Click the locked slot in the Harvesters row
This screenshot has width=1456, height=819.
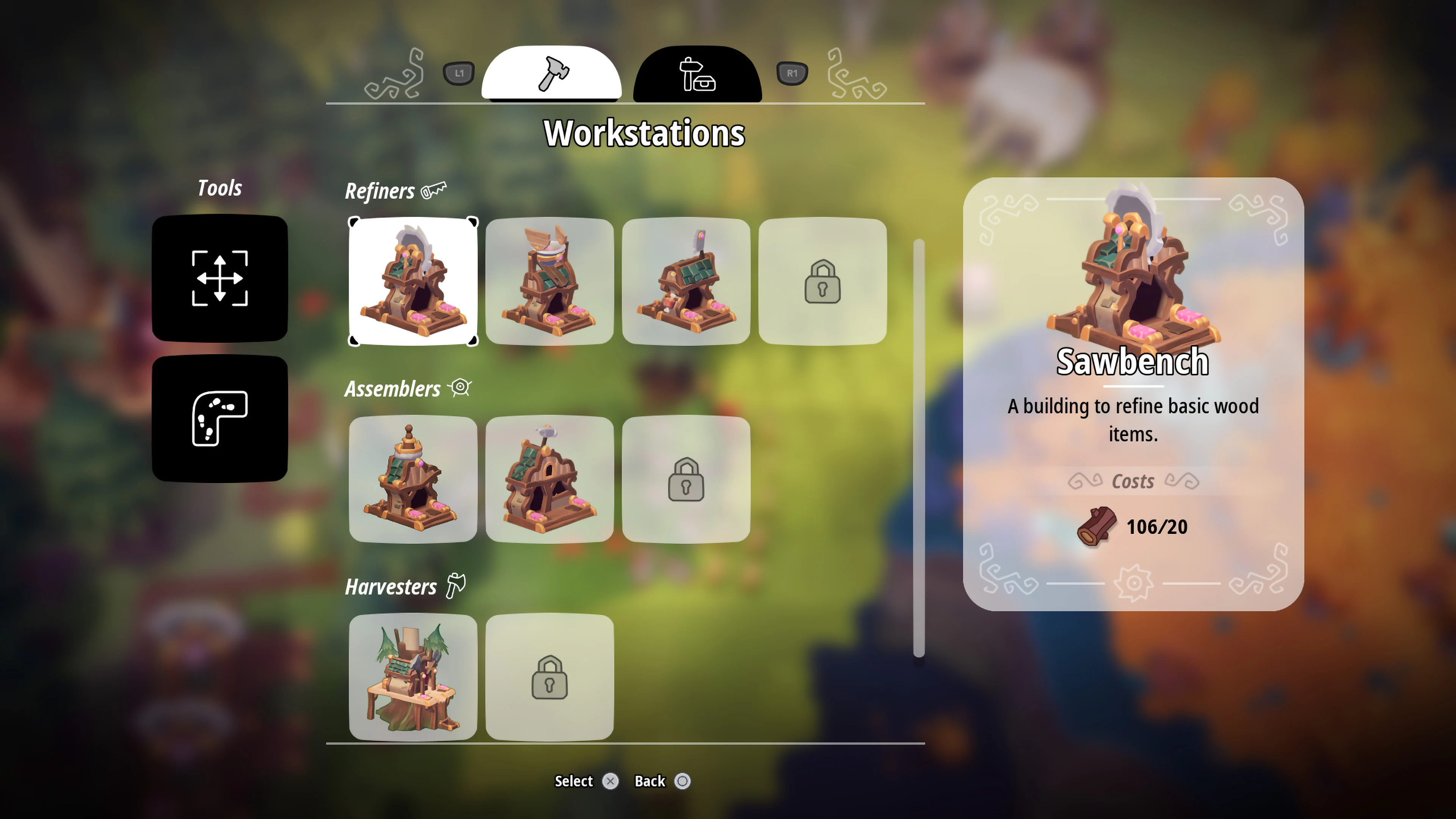(x=551, y=677)
